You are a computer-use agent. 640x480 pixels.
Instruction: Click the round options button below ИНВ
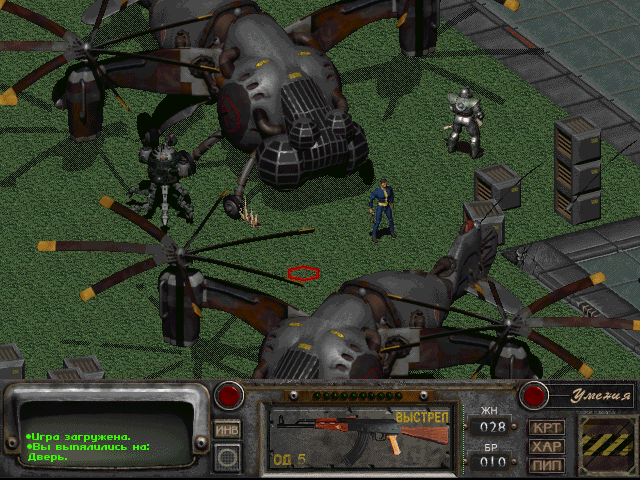click(227, 458)
